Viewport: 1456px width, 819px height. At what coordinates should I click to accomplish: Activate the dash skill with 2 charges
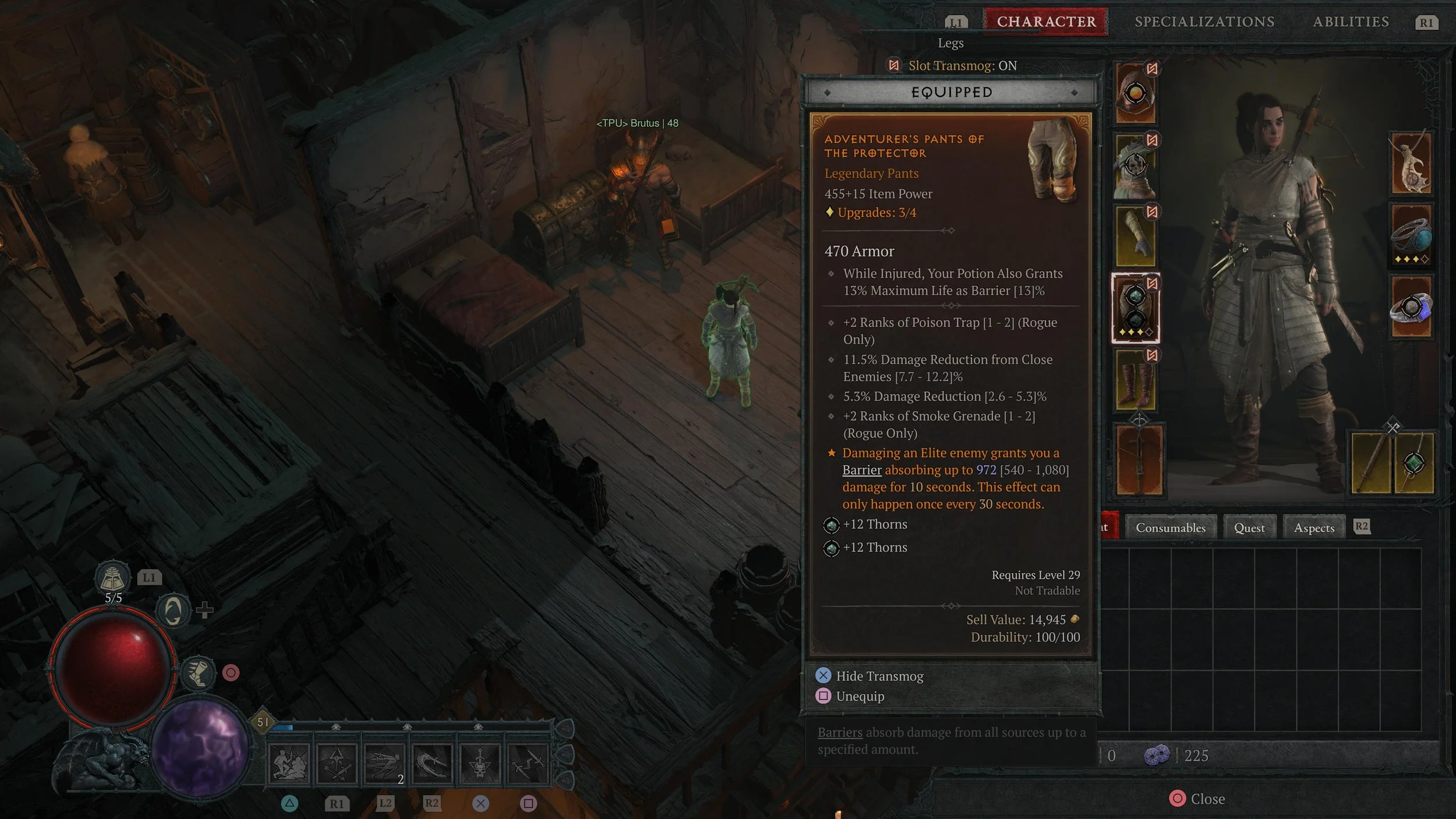[x=384, y=762]
